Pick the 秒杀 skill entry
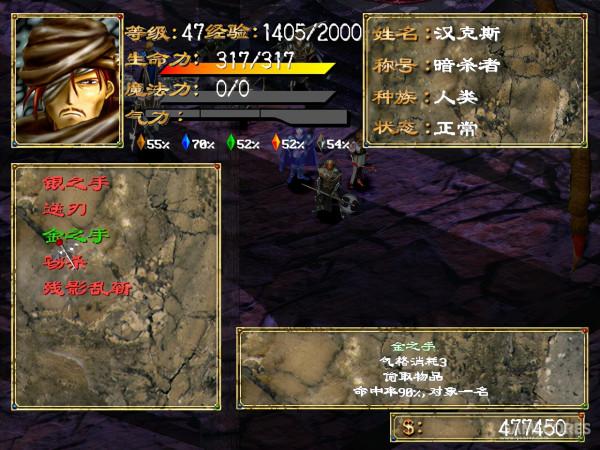The image size is (600, 450). (x=66, y=262)
